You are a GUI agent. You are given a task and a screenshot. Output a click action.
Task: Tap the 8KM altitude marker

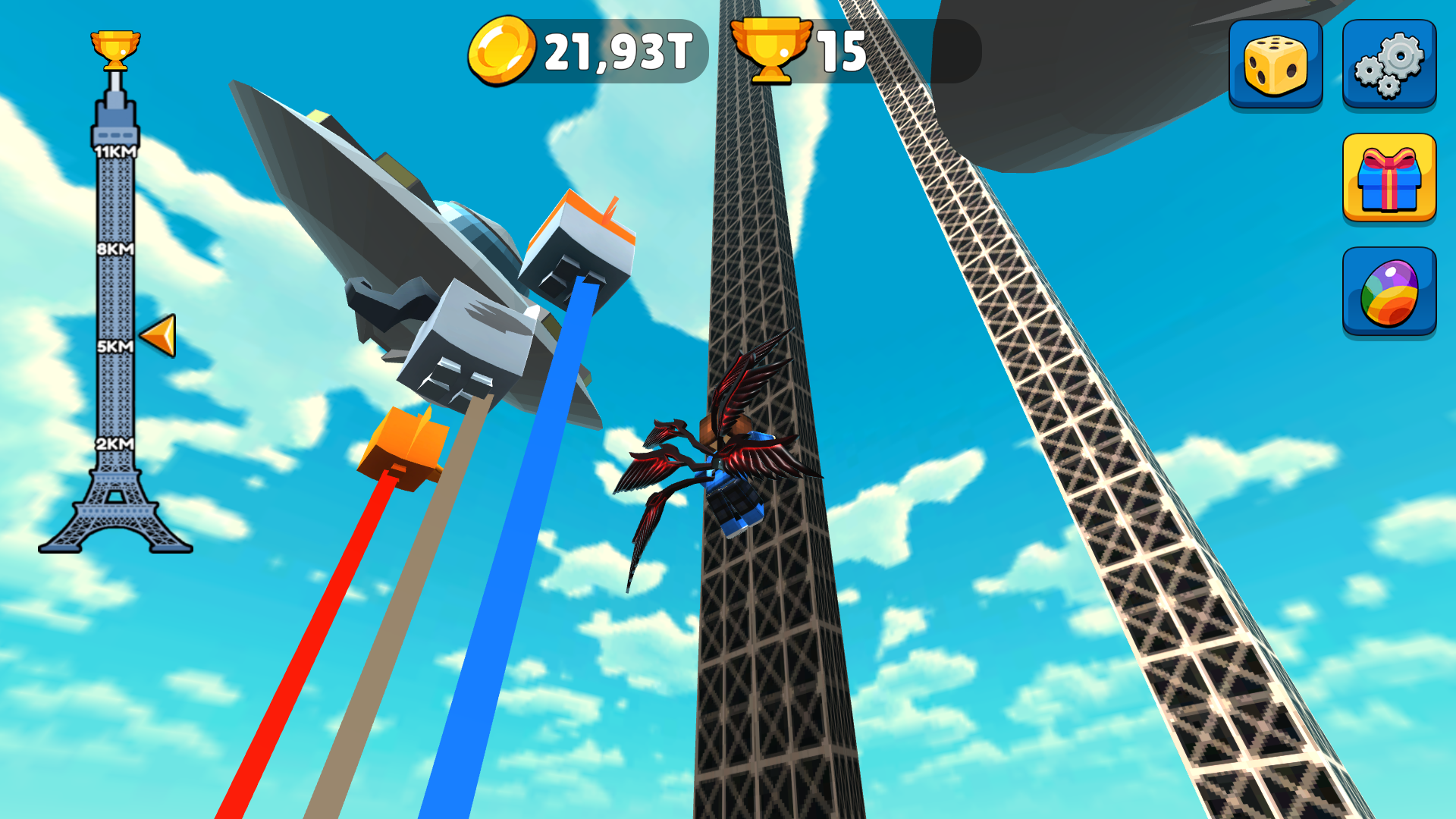(115, 249)
